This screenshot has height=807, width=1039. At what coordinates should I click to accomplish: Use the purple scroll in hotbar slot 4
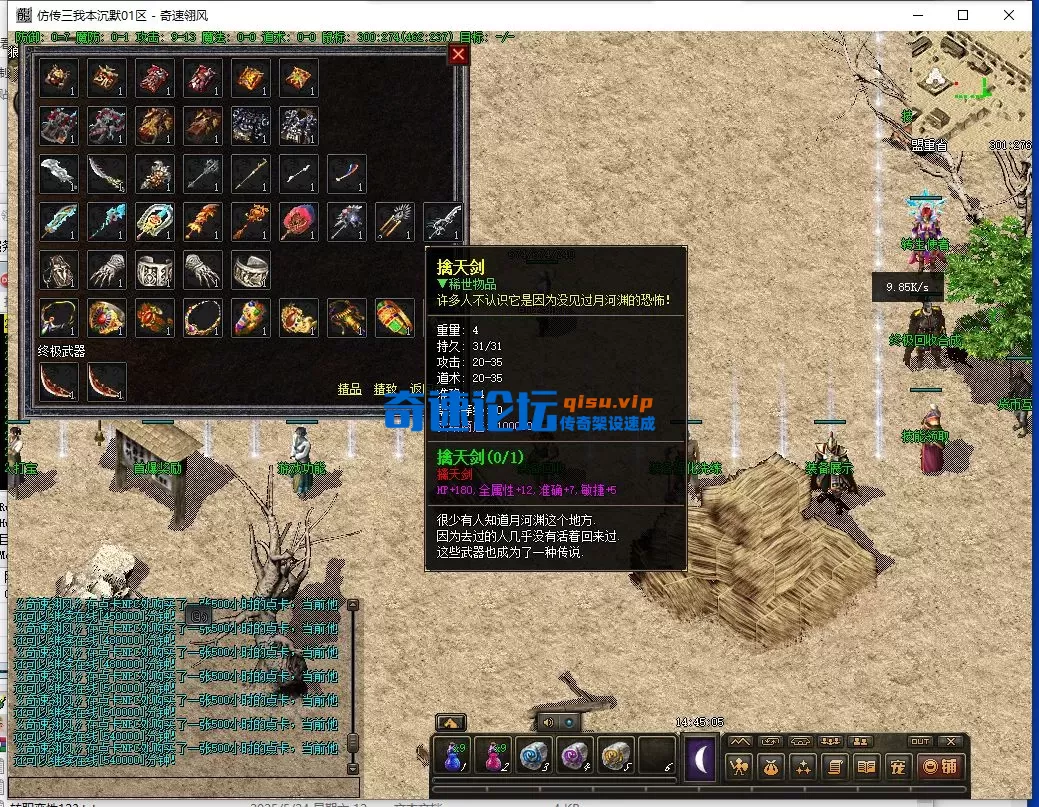575,757
